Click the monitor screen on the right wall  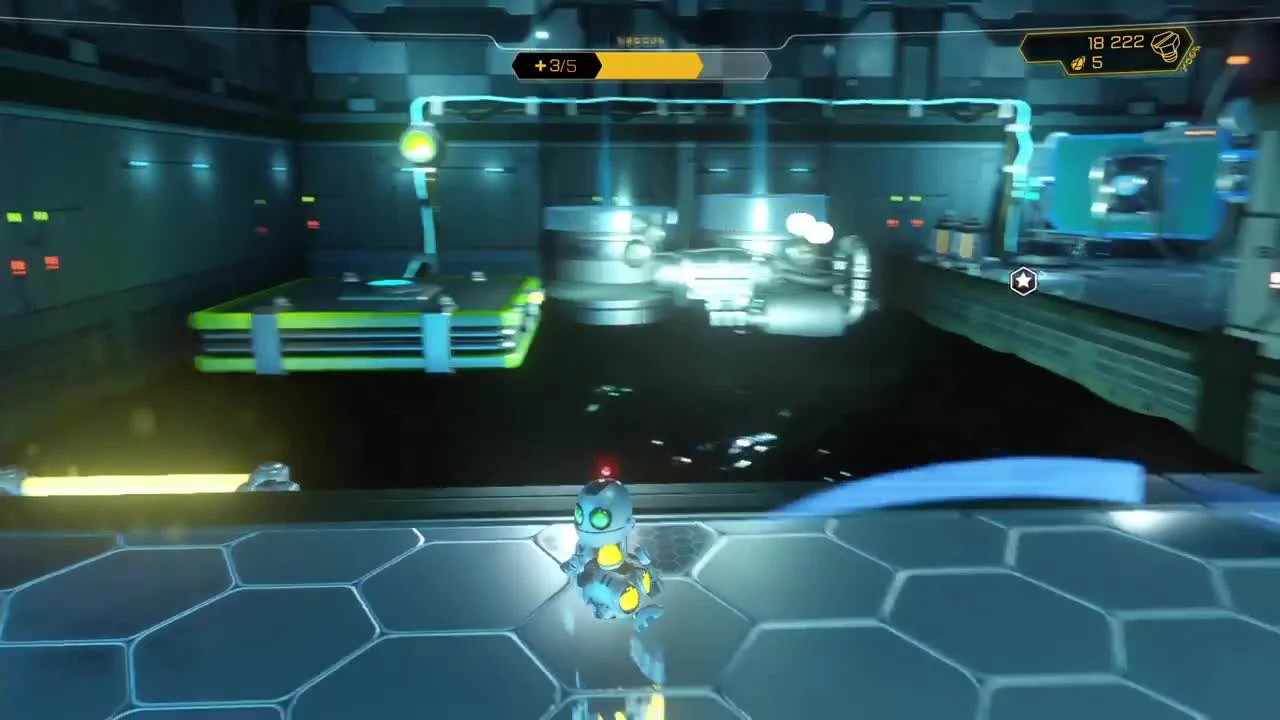tap(1130, 185)
